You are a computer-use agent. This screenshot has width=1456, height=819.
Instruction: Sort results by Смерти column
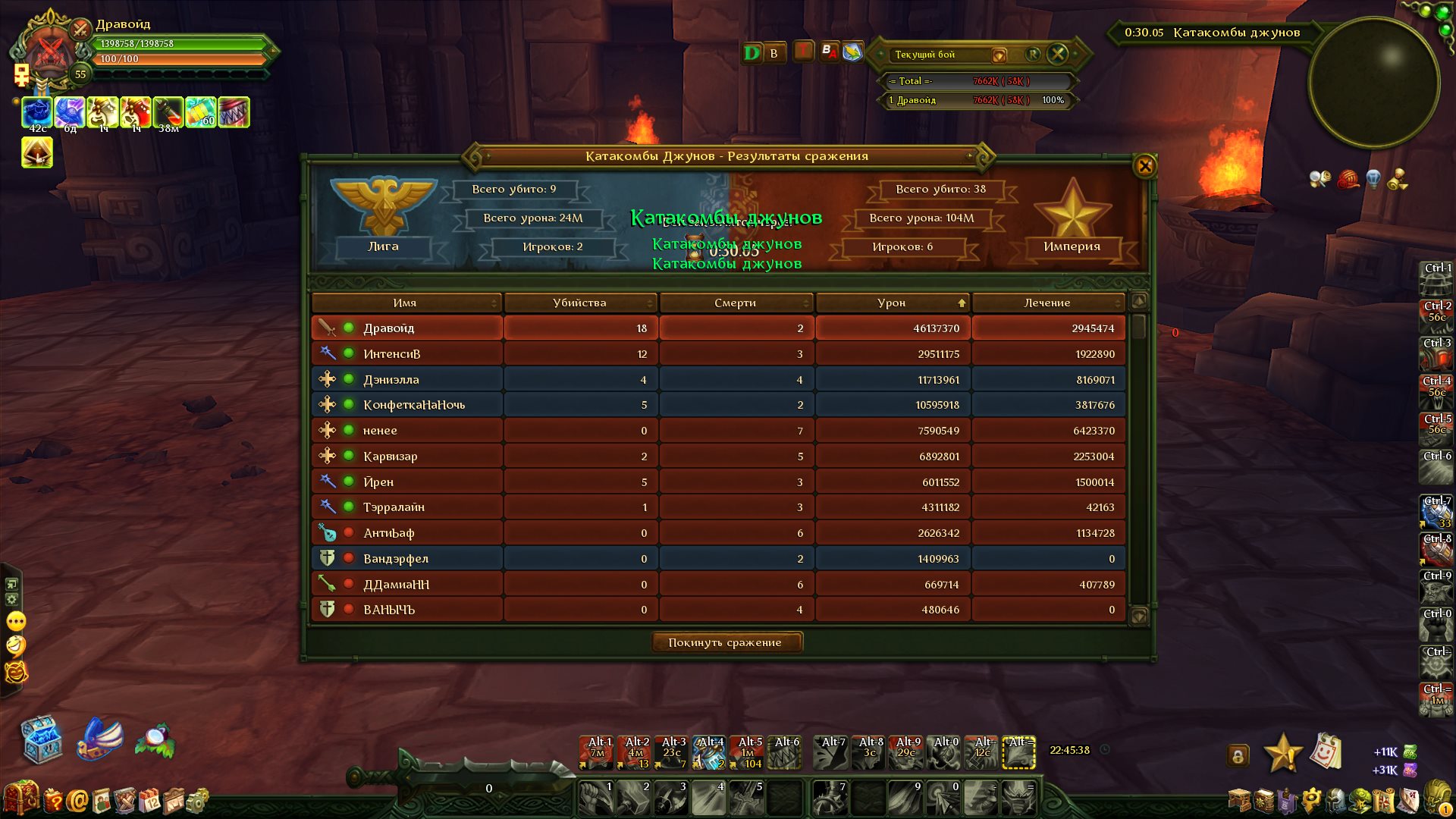(735, 303)
